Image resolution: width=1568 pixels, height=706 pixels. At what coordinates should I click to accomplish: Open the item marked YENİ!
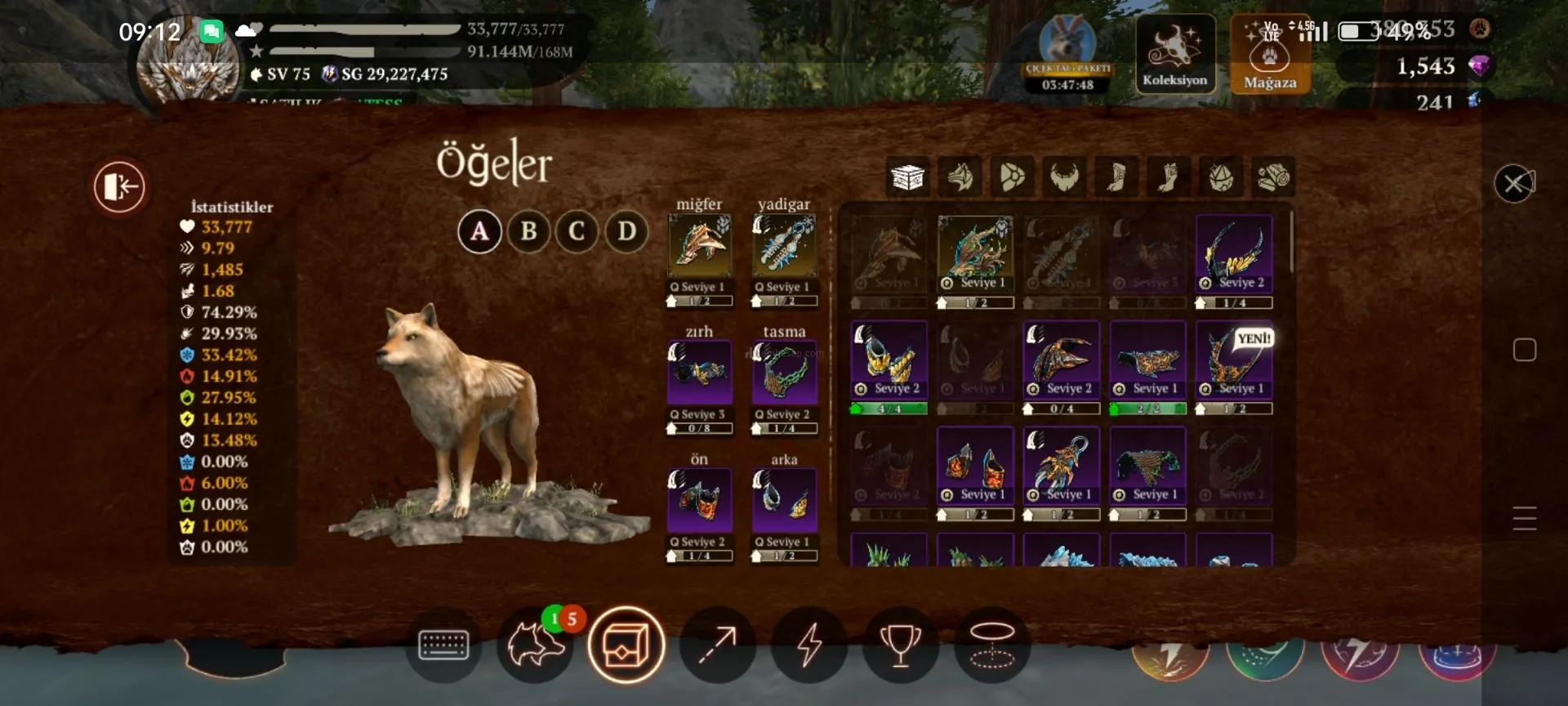1234,358
